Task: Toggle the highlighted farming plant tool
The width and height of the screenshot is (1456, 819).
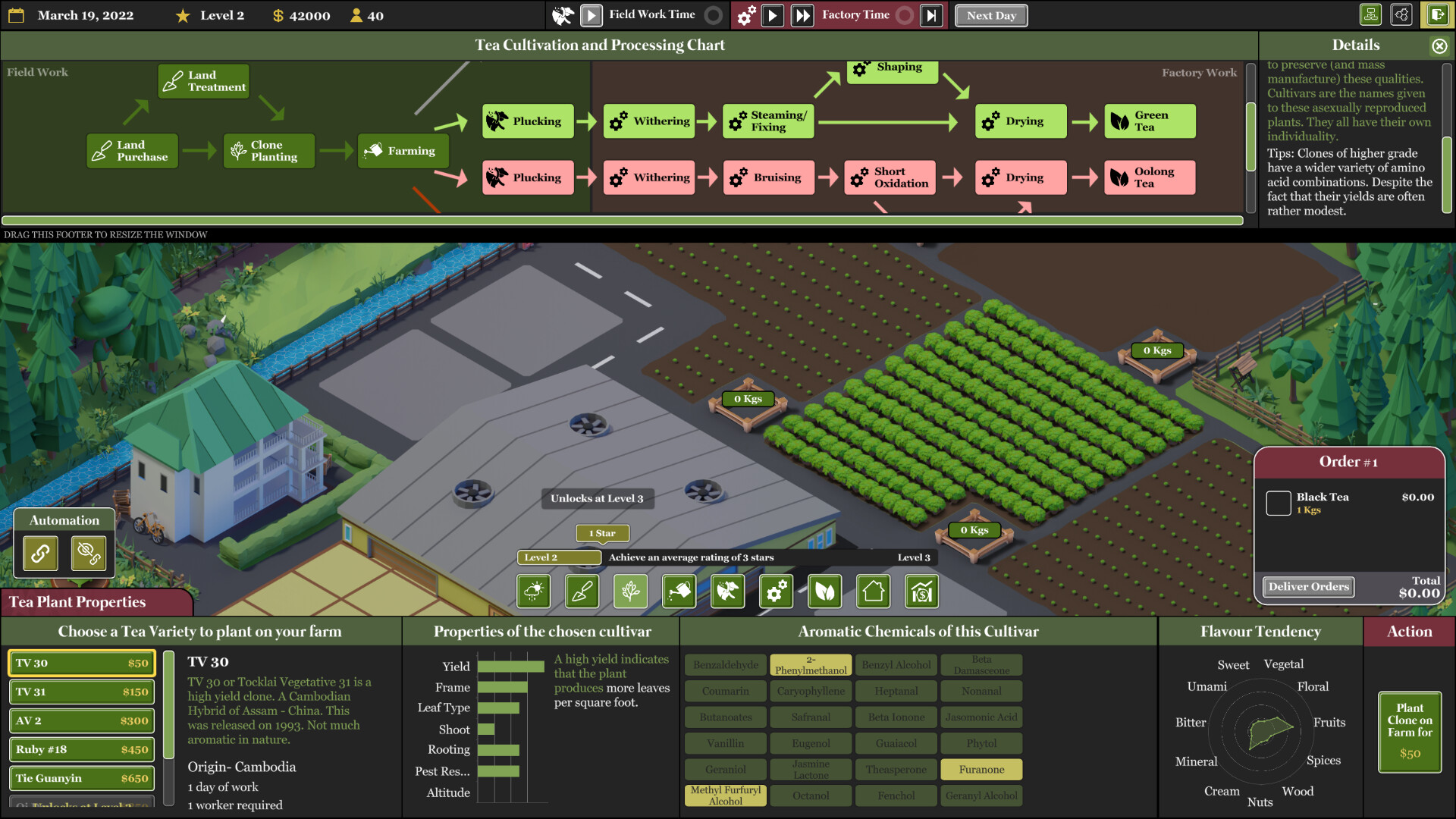Action: (x=630, y=591)
